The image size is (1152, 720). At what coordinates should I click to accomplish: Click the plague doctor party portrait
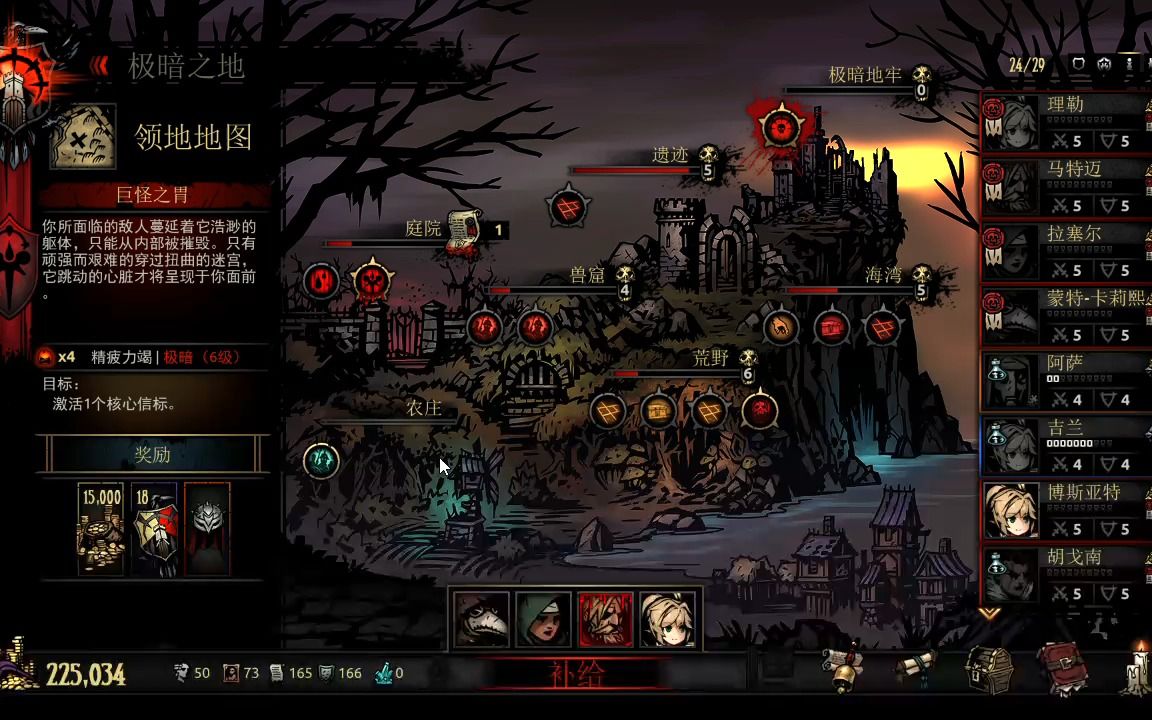pos(482,619)
